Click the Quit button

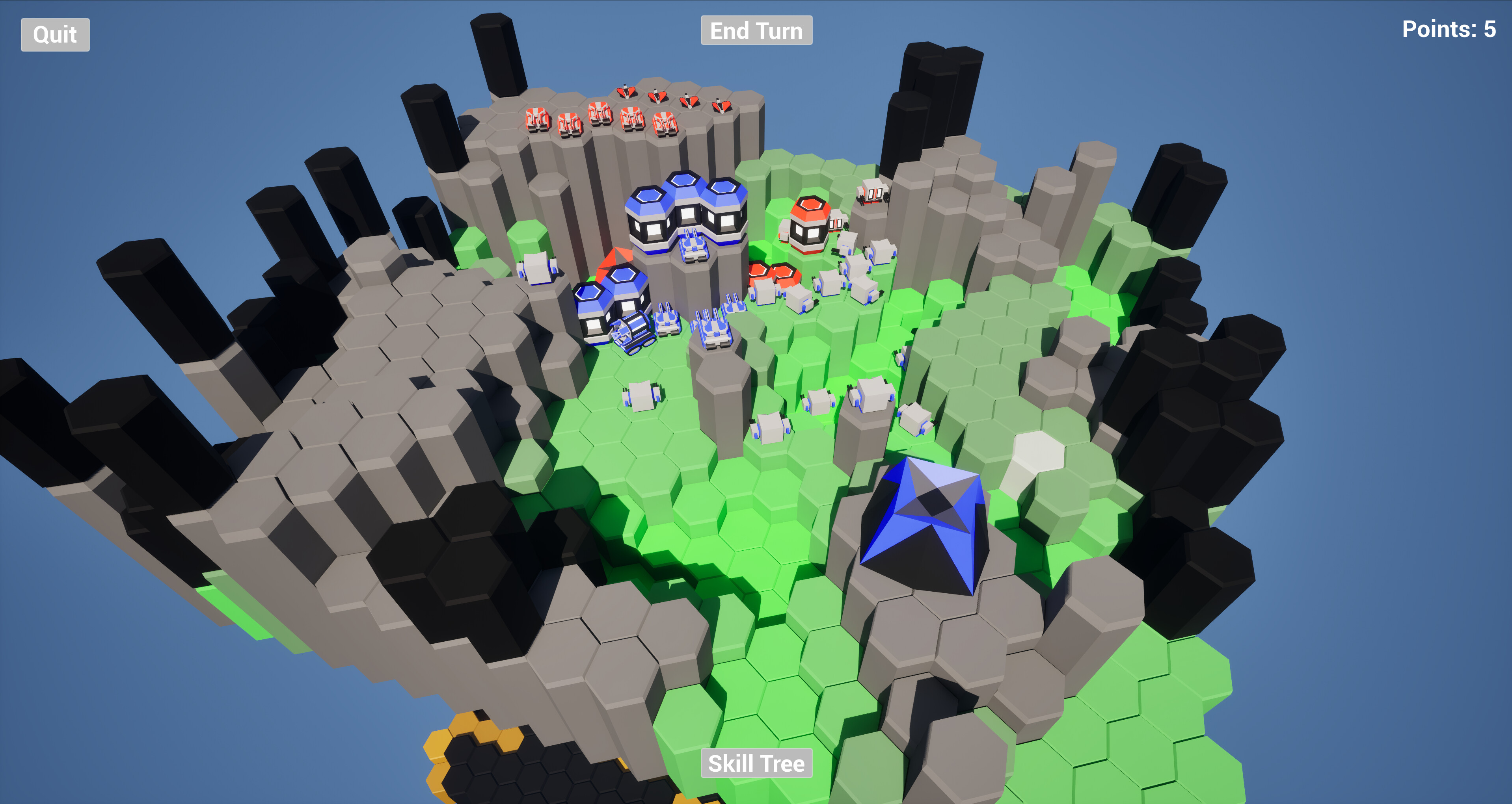[54, 35]
